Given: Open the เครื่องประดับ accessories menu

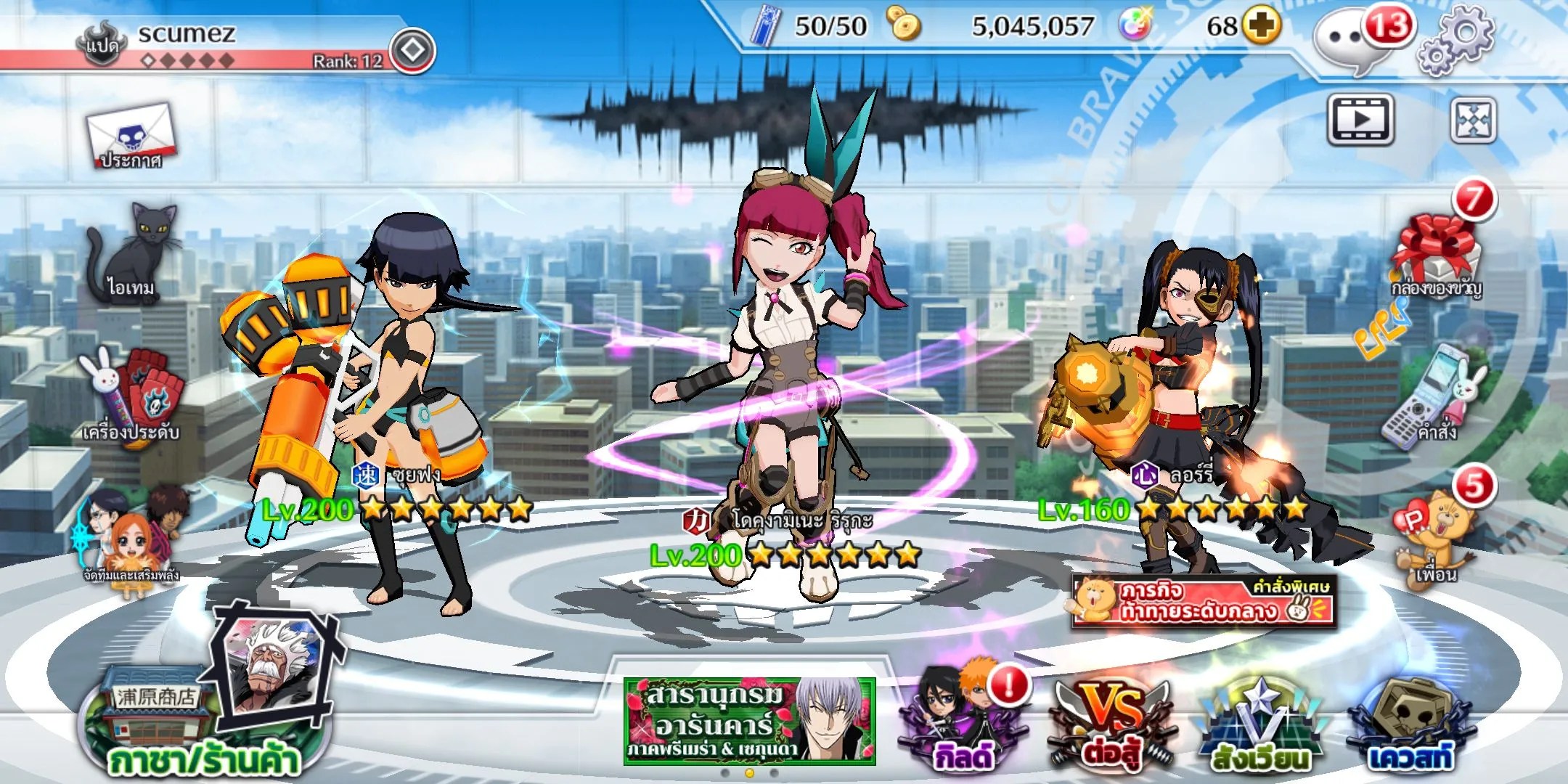Looking at the screenshot, I should [x=132, y=398].
